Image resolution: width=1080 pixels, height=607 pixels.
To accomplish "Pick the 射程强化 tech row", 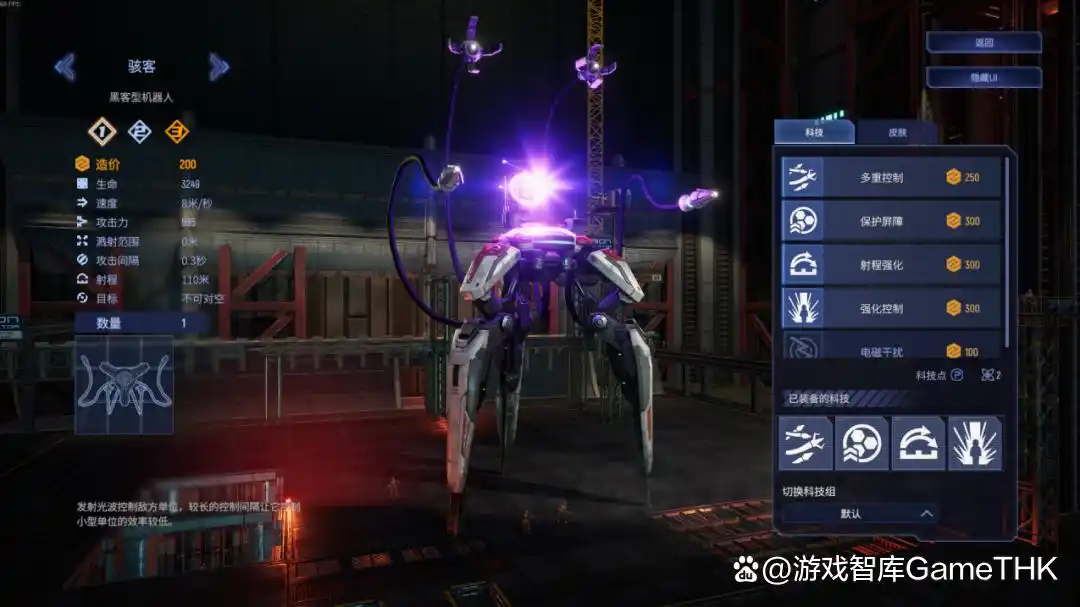I will [x=891, y=265].
